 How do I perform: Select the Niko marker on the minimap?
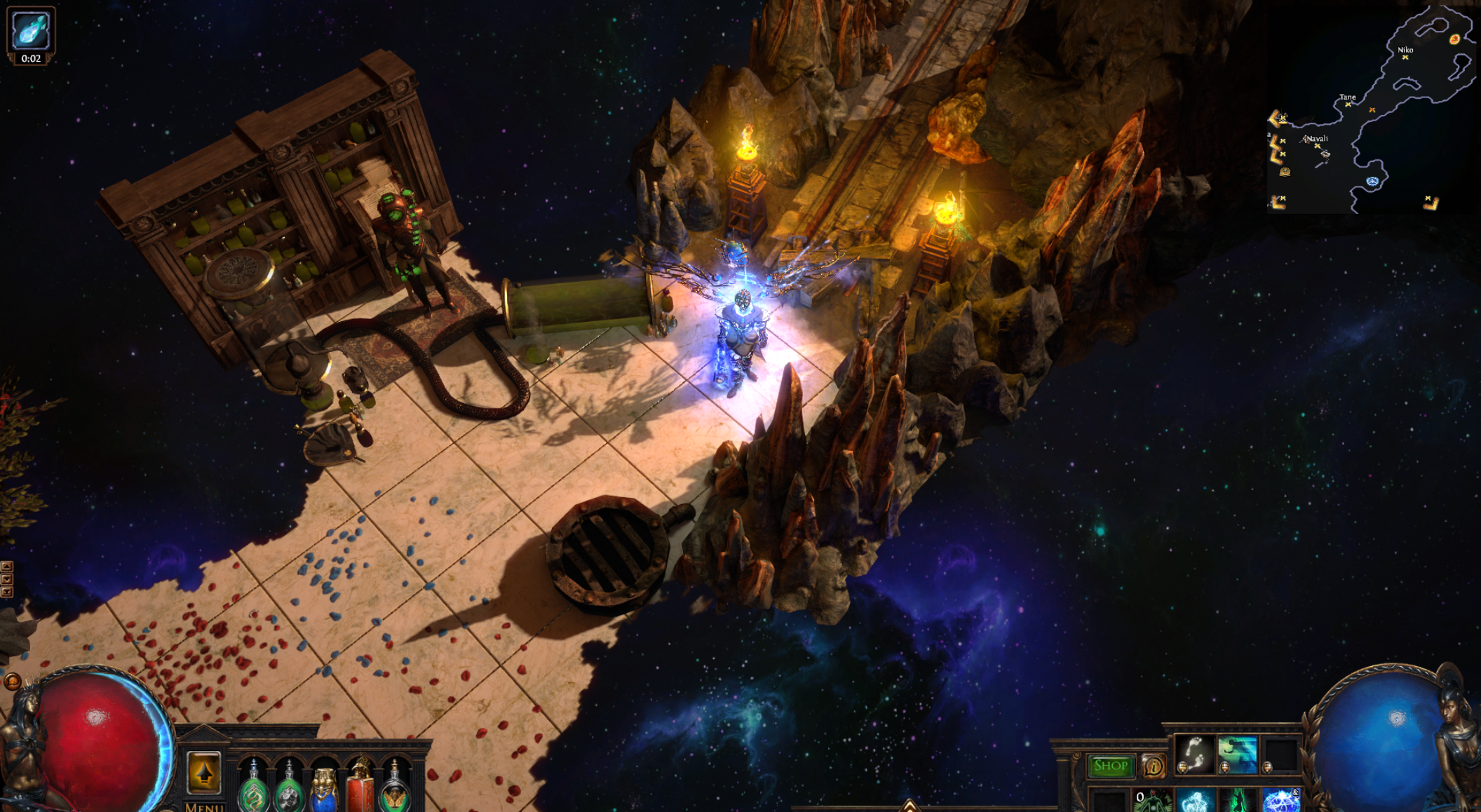pos(1405,57)
